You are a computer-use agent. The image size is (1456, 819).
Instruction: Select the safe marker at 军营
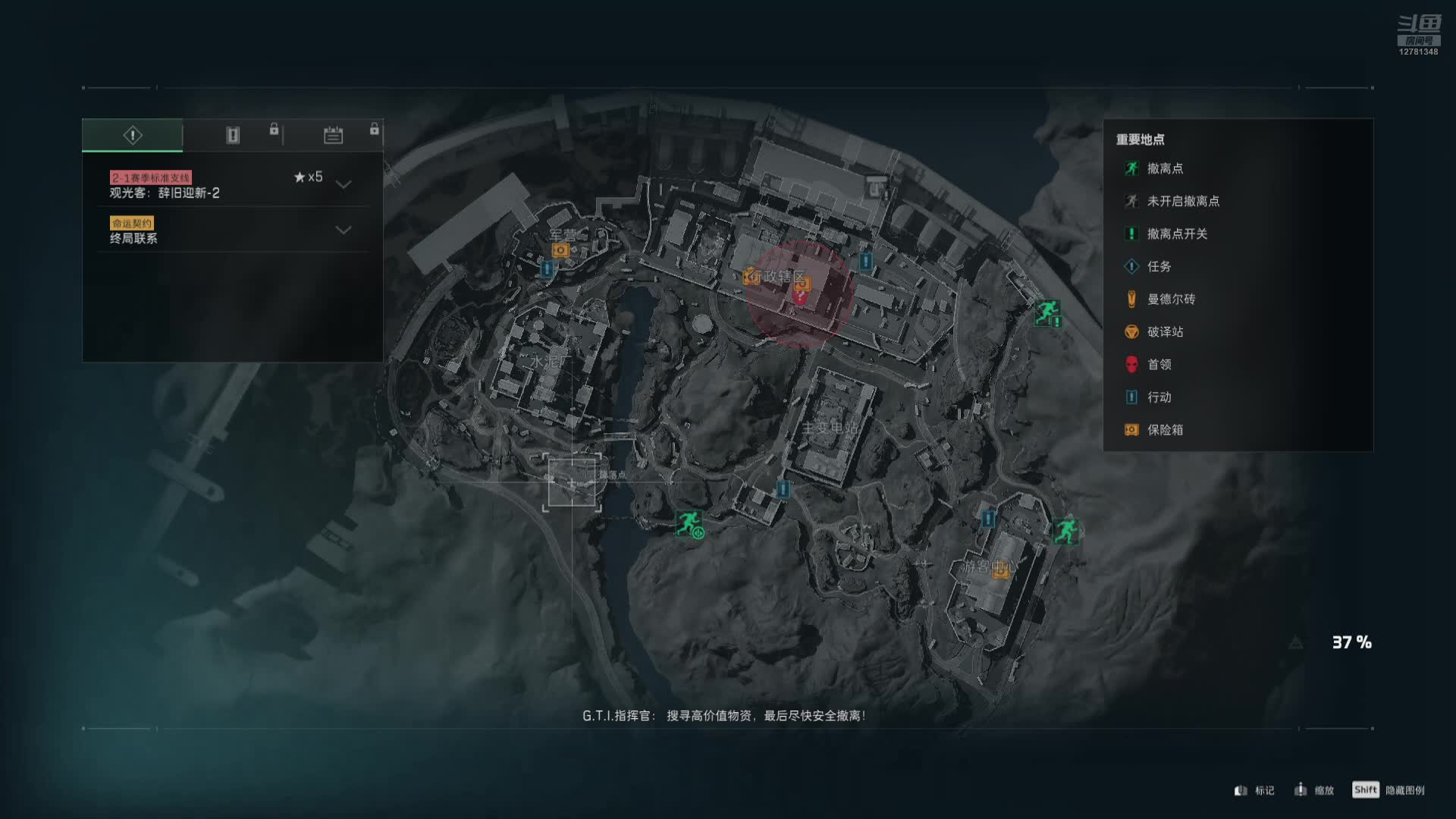(560, 249)
